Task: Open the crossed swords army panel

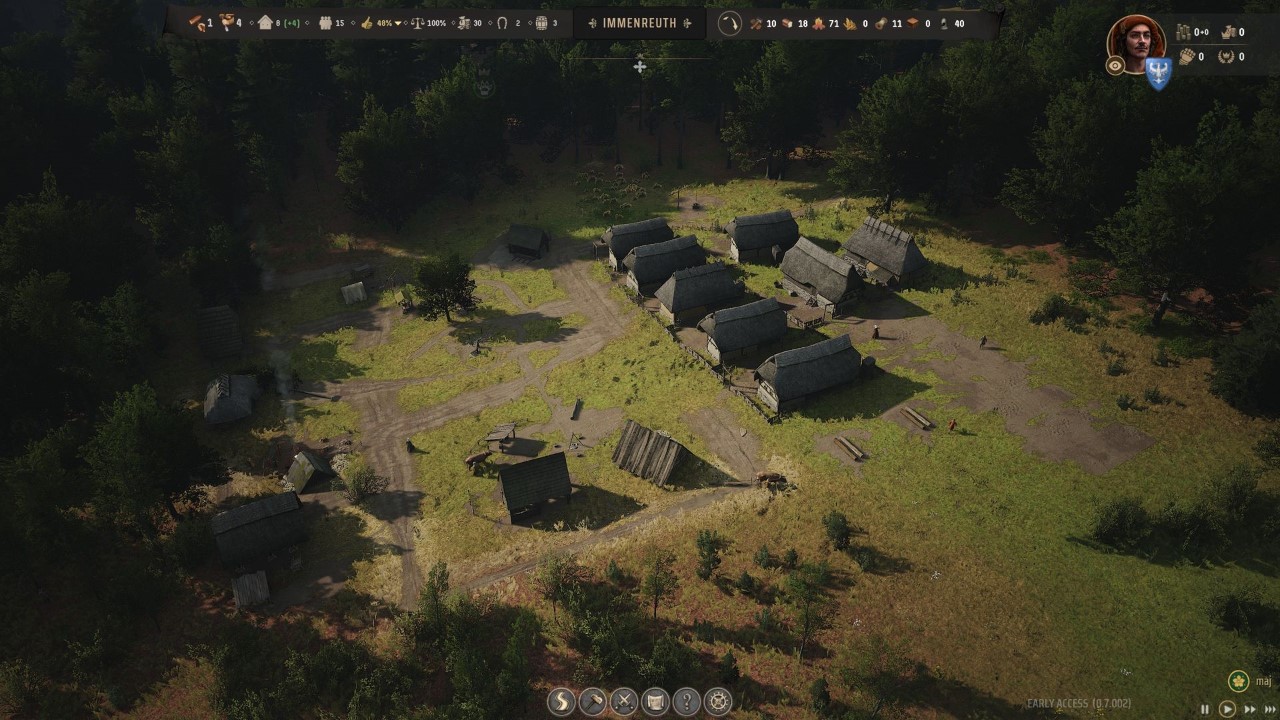Action: click(624, 701)
